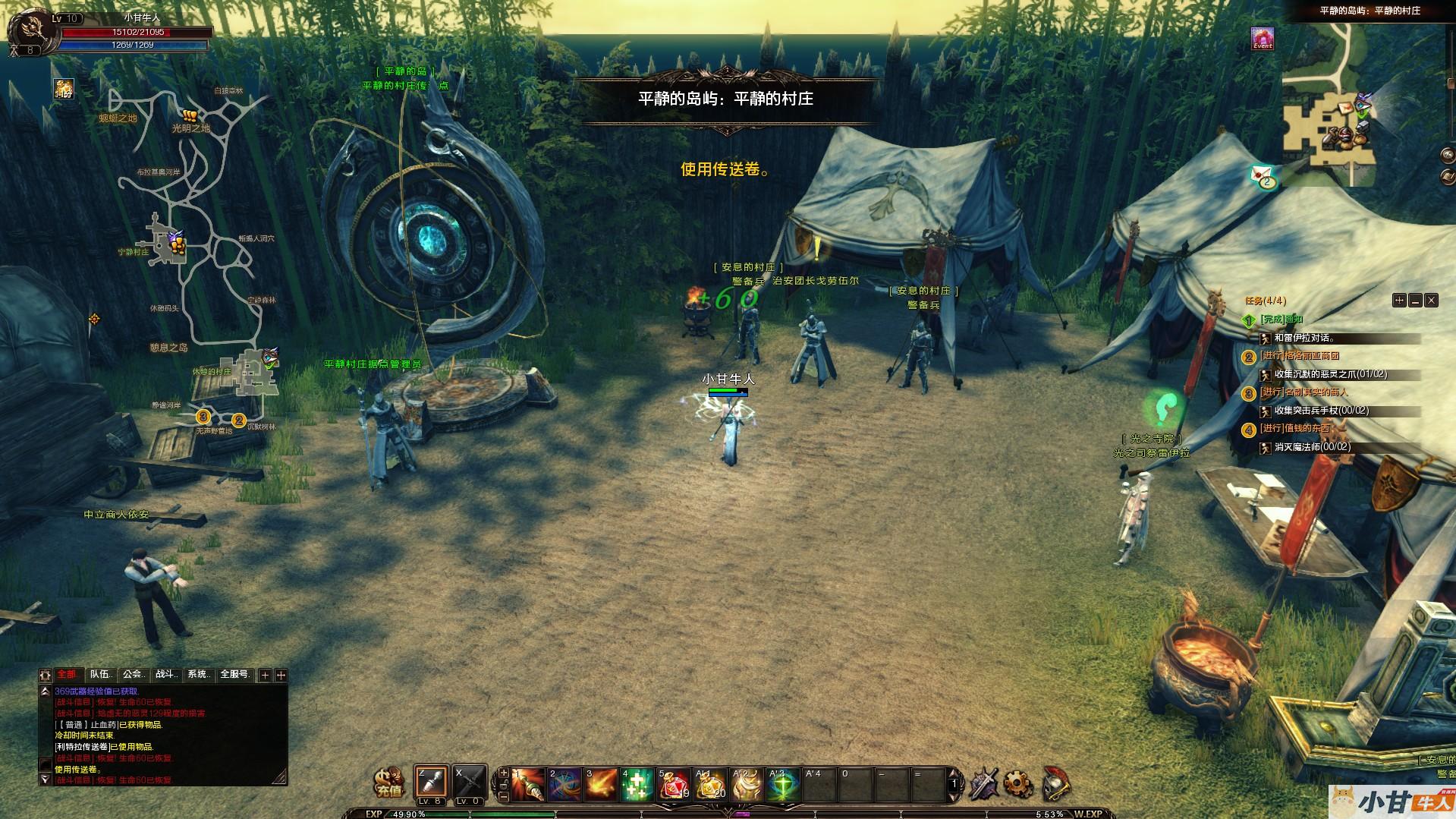Minimize the quest tracker panel
The height and width of the screenshot is (819, 1456).
[1415, 301]
